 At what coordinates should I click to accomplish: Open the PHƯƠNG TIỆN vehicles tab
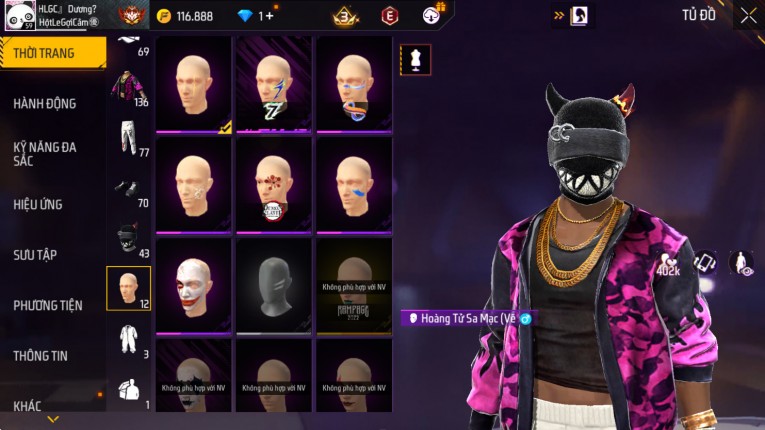tap(47, 305)
